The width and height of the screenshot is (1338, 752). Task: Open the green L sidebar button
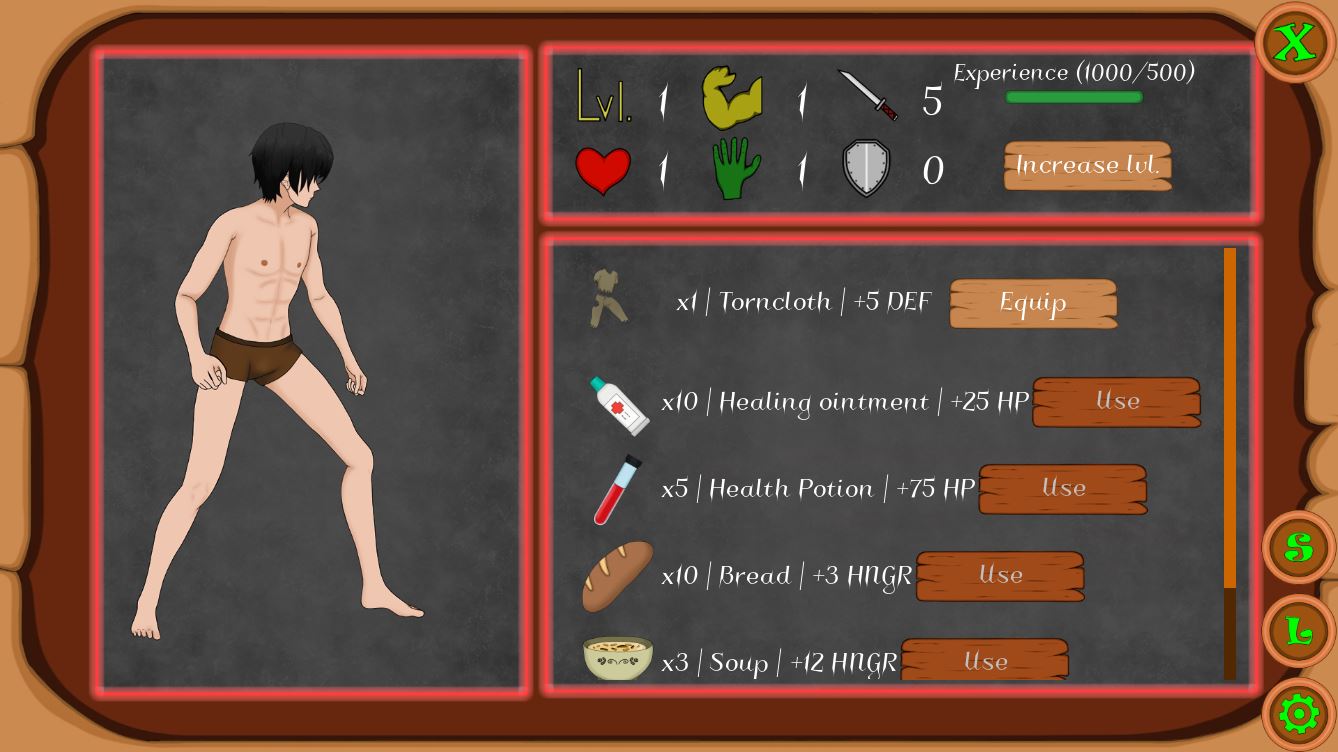coord(1297,630)
